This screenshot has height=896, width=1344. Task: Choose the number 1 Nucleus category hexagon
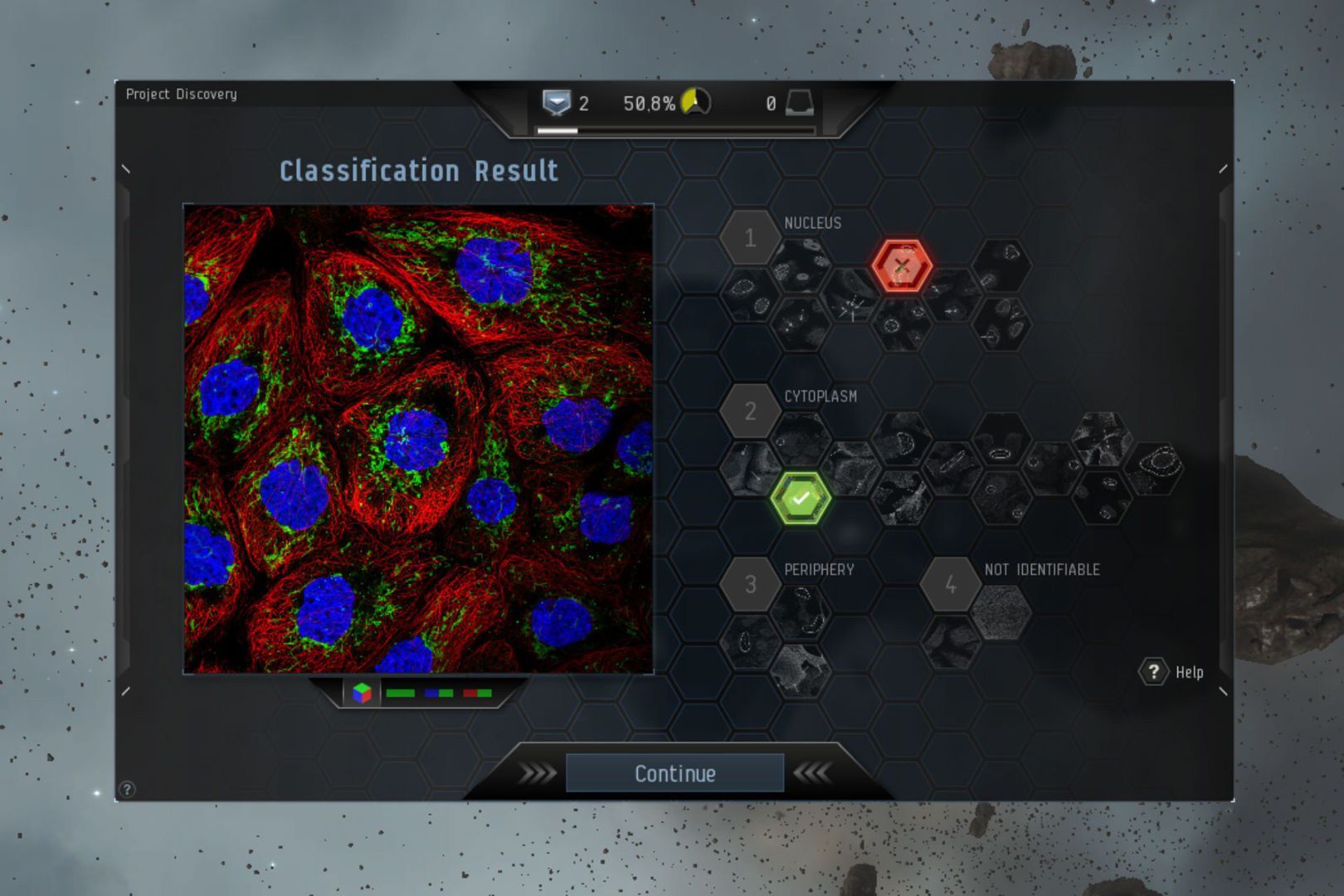750,238
